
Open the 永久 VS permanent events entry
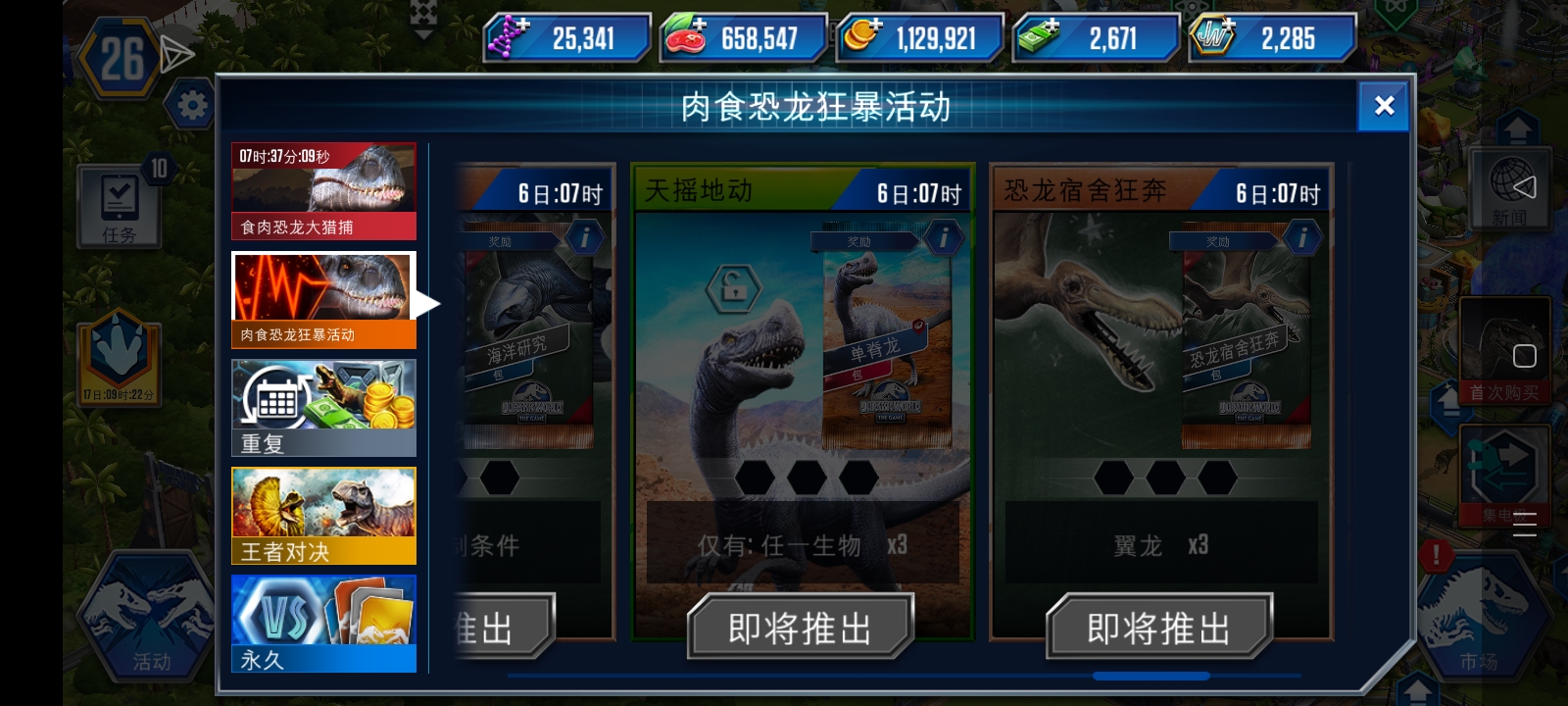323,625
